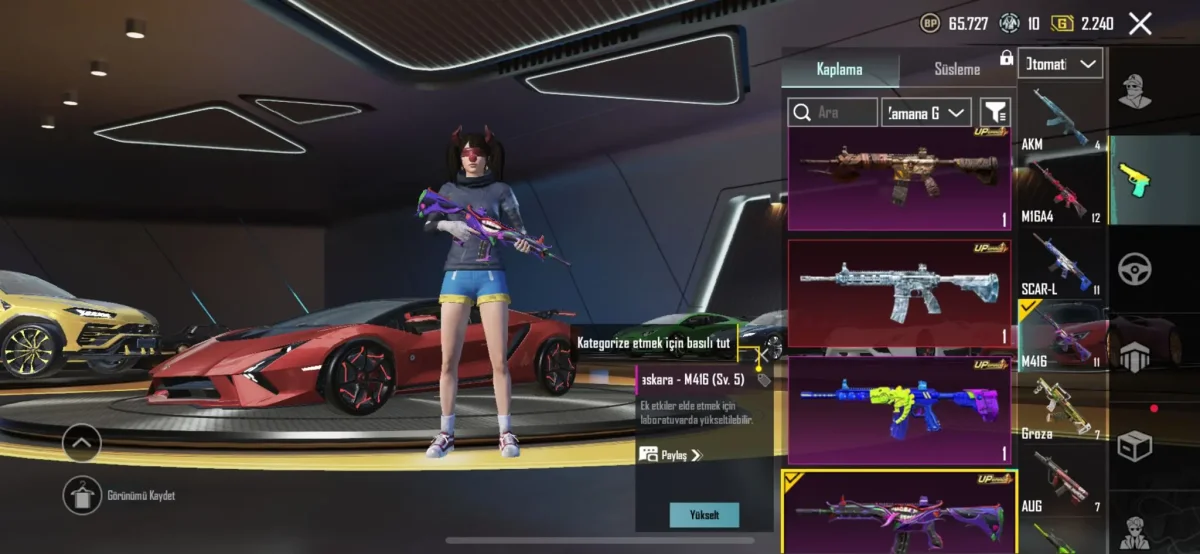Screen dimensions: 1200x554
Task: Select the SCAR-L weapon entry
Action: pyautogui.click(x=1060, y=264)
